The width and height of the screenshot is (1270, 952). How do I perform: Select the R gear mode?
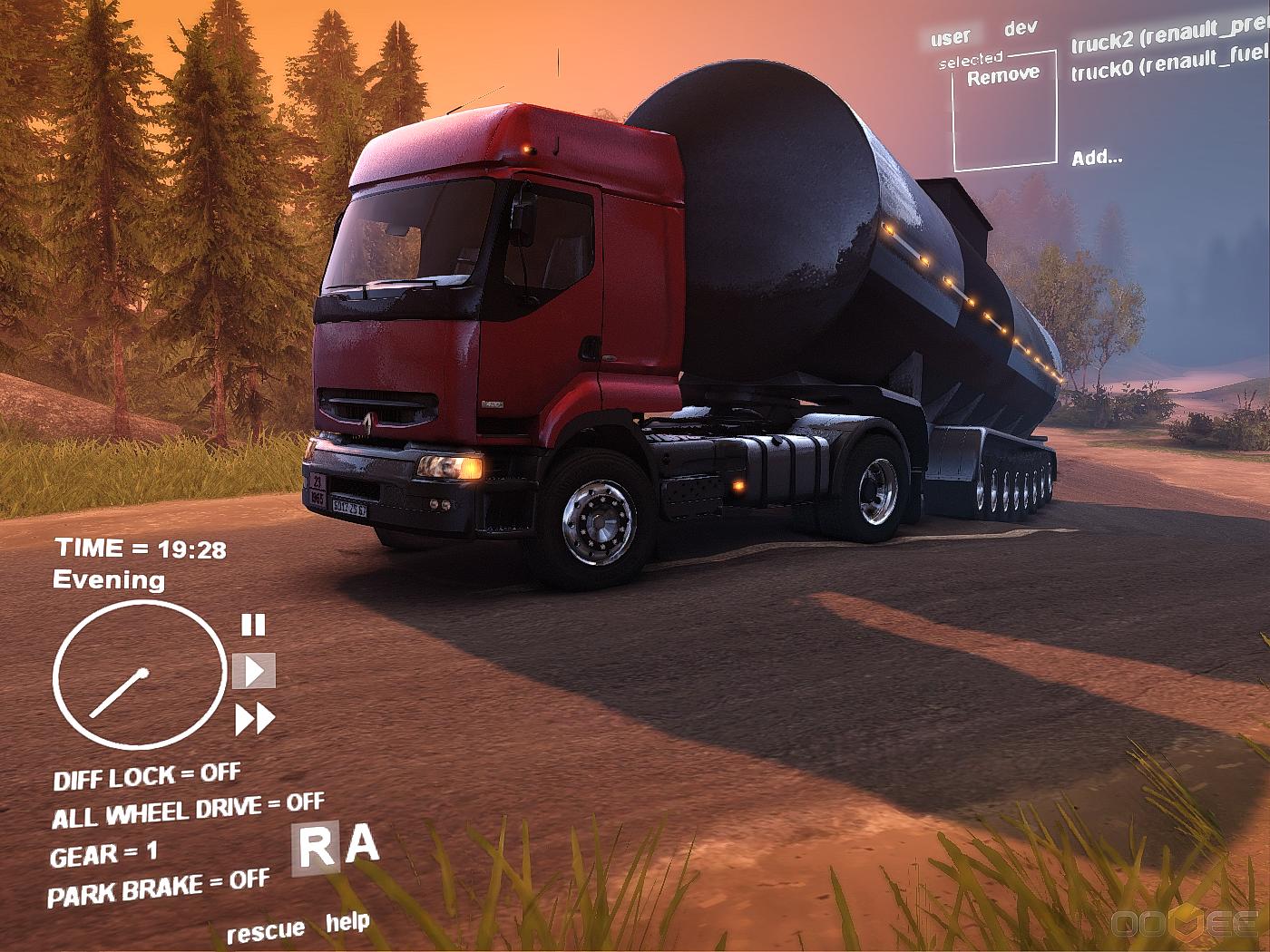(x=316, y=850)
